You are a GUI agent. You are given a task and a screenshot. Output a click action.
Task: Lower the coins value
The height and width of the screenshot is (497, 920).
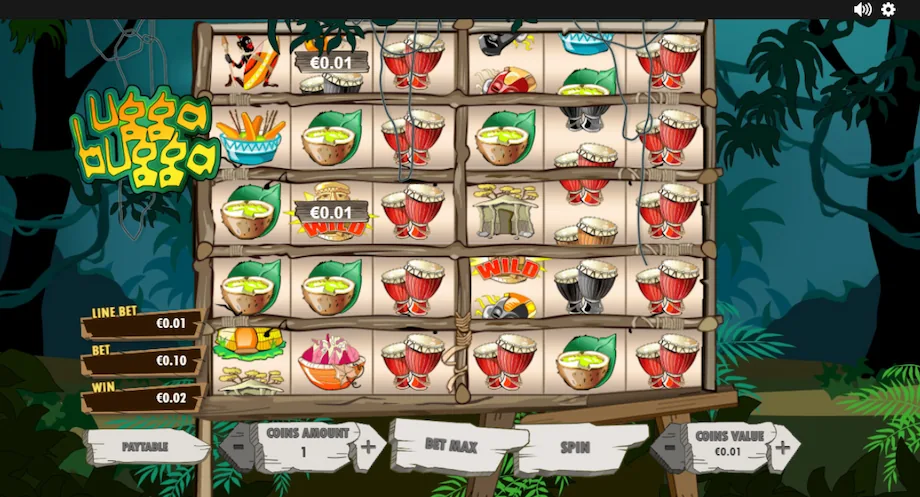(x=668, y=448)
